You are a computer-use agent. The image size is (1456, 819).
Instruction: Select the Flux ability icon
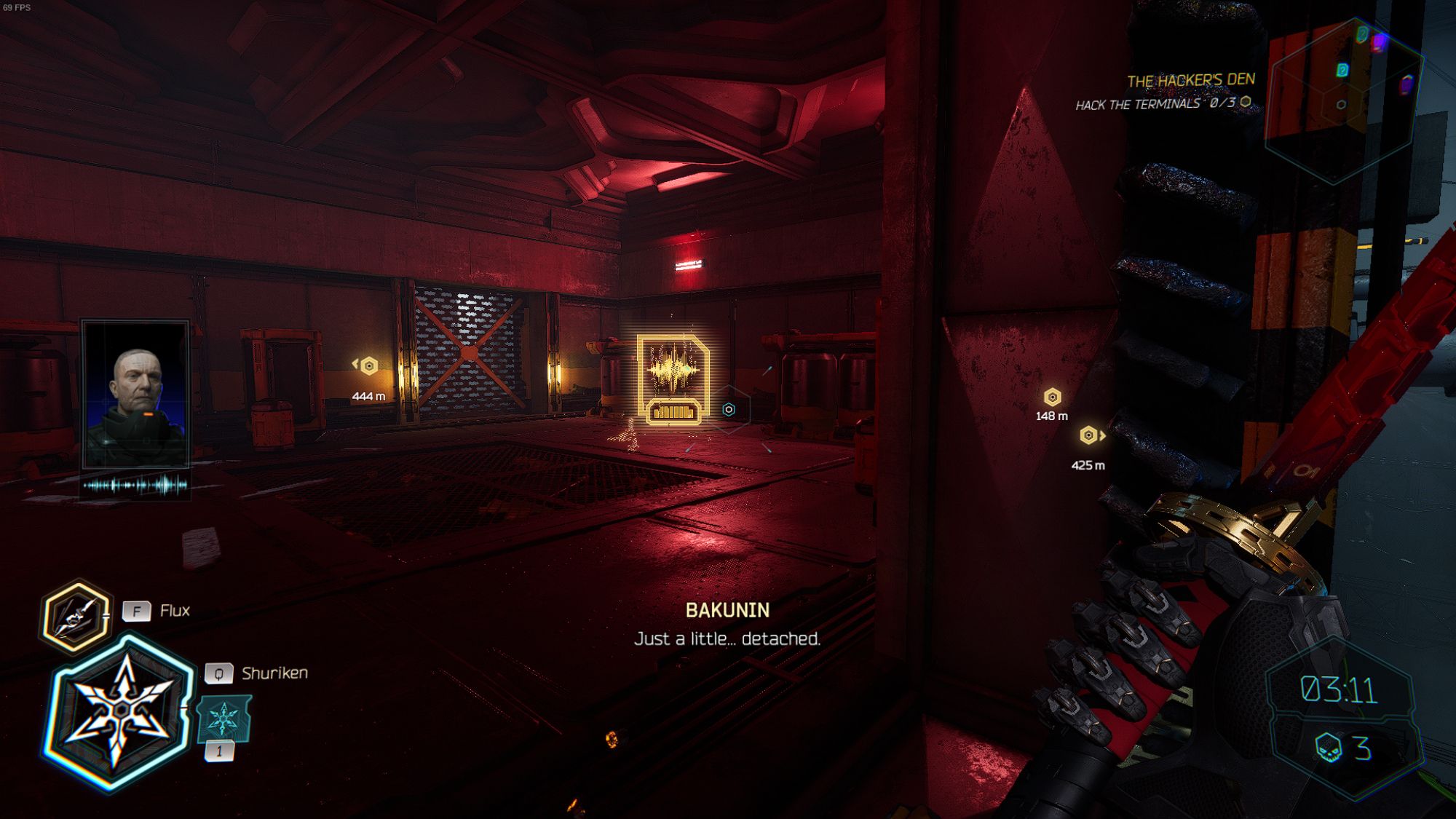pos(76,616)
